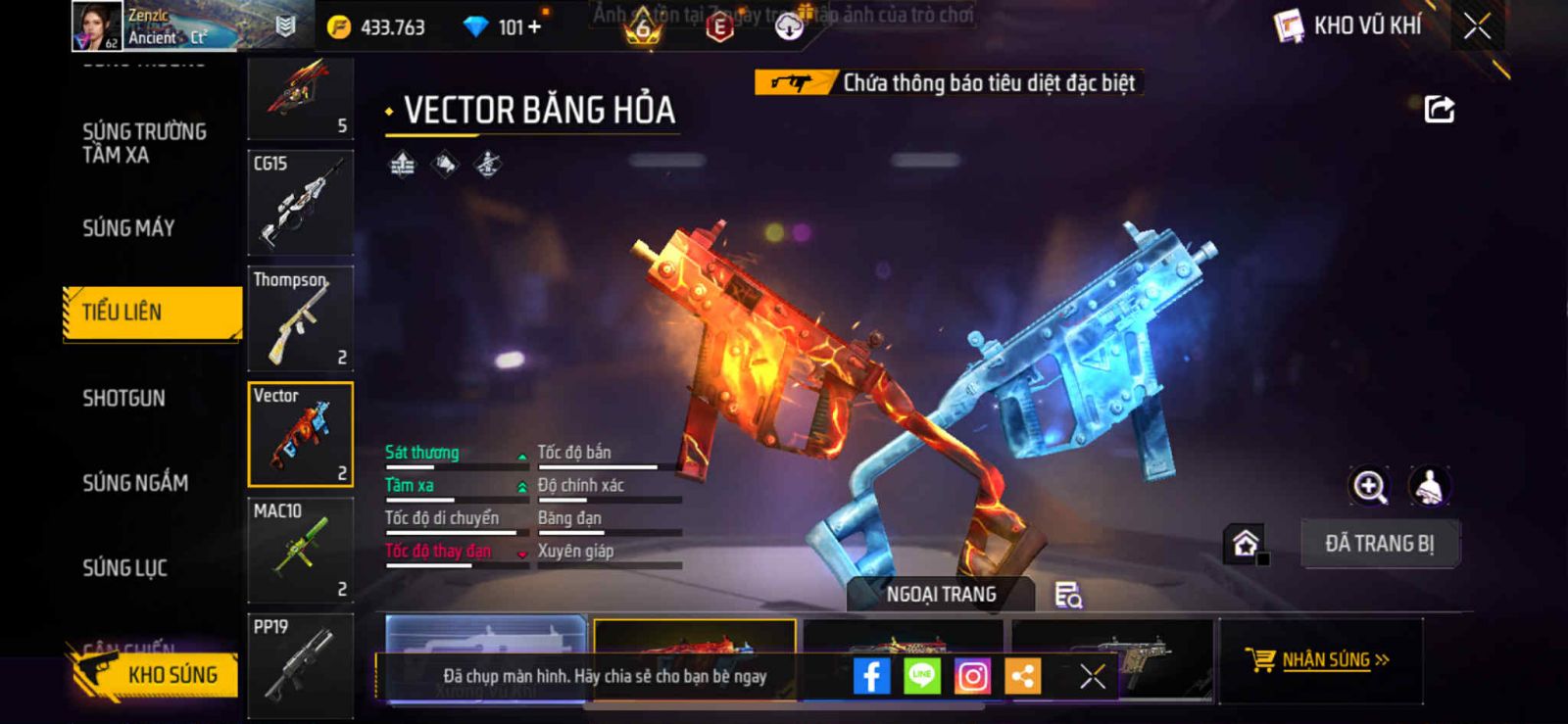
Task: Choose the Súng Lục category
Action: pos(124,567)
